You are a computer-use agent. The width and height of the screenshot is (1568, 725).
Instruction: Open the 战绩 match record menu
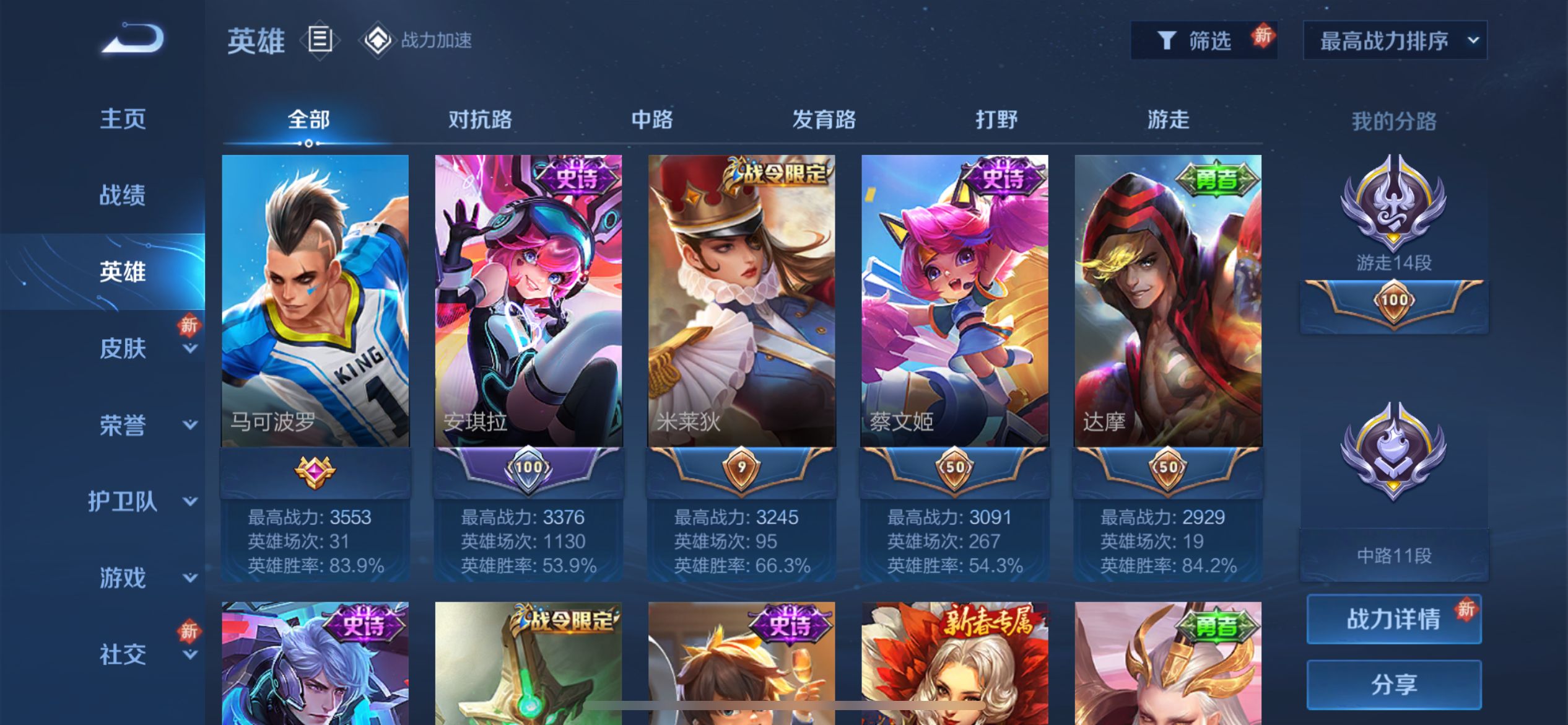point(123,195)
